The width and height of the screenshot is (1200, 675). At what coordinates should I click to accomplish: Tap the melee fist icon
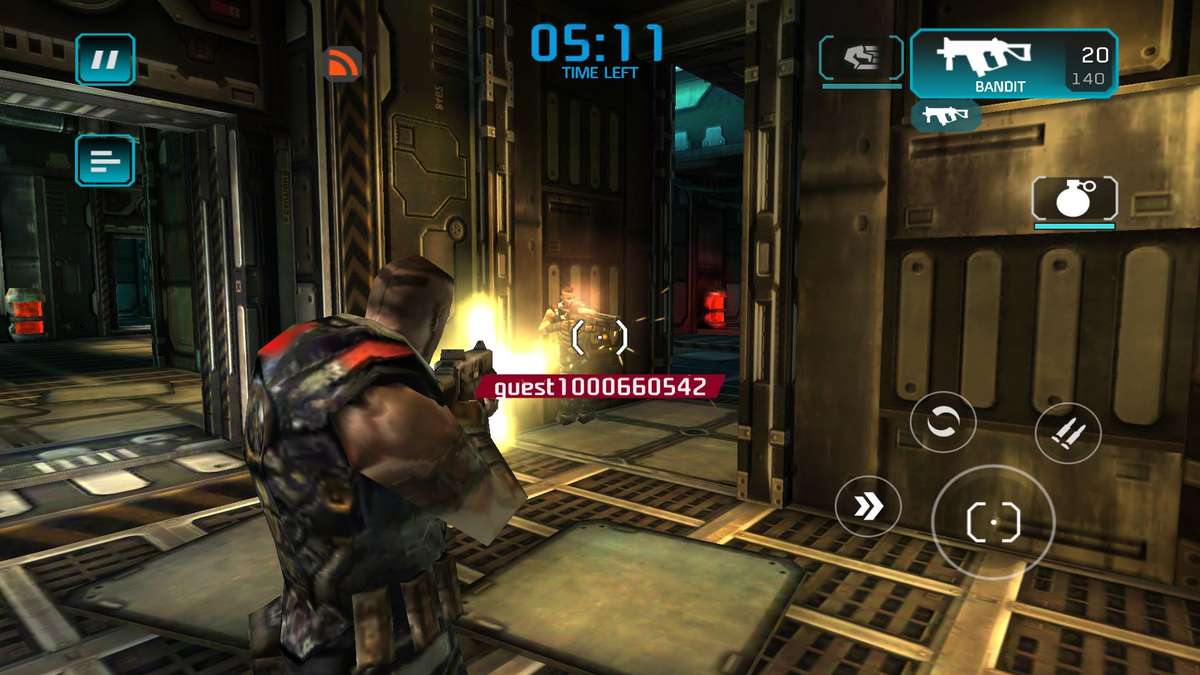(861, 58)
